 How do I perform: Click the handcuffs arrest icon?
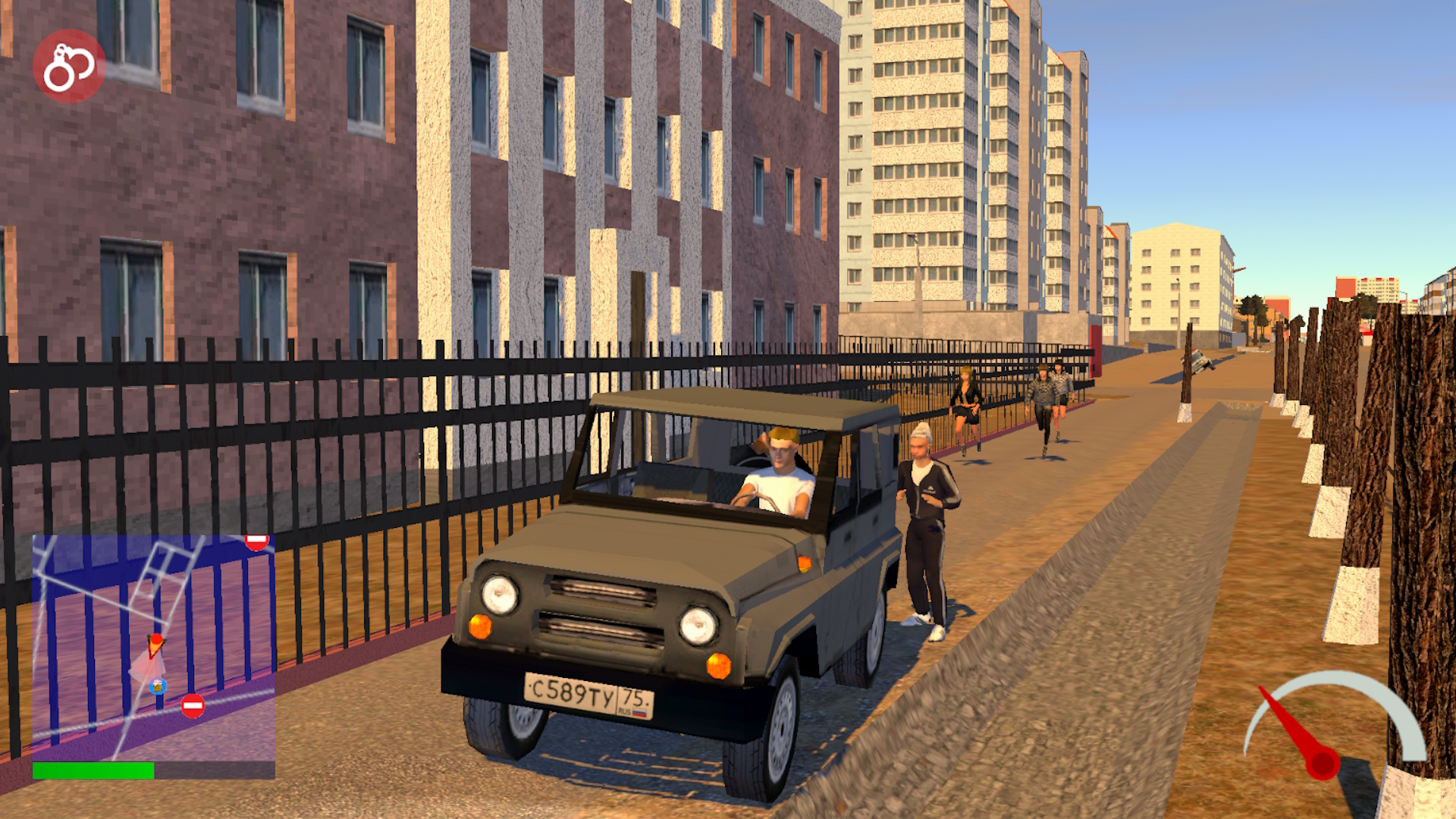[68, 67]
